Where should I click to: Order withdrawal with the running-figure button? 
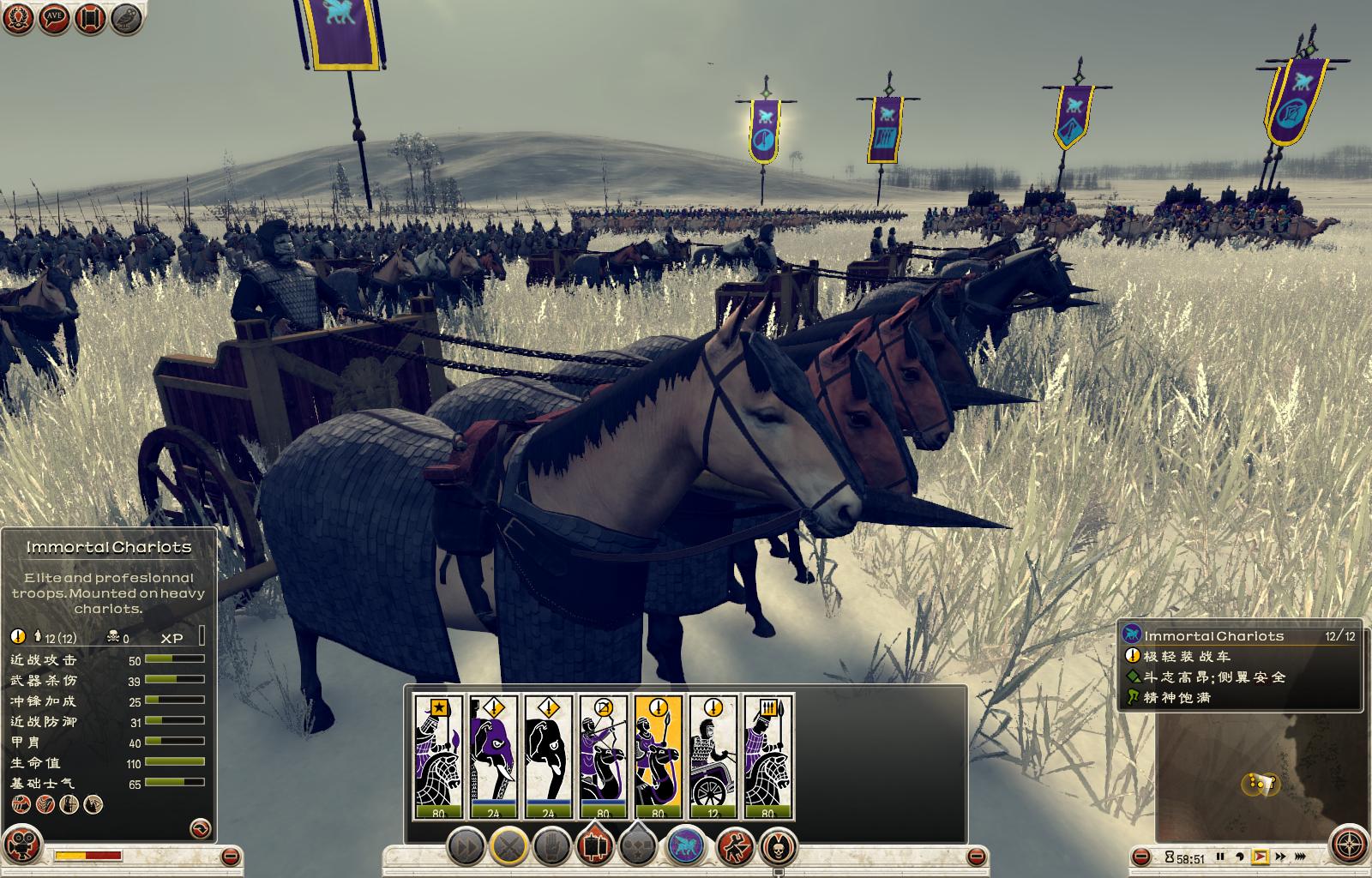[735, 847]
